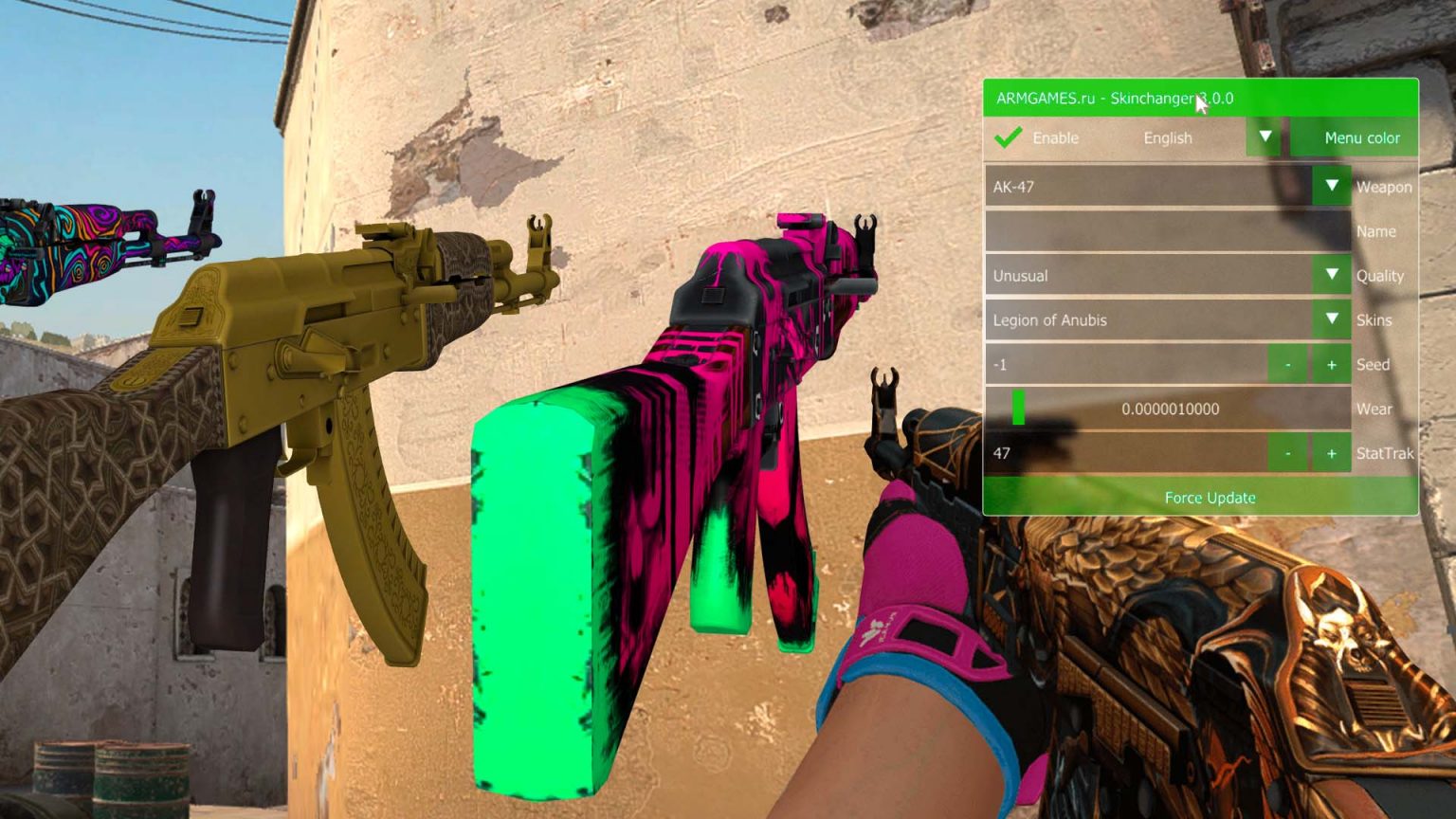Decrease the Seed value with the minus button
Image resolution: width=1456 pixels, height=819 pixels.
1287,364
